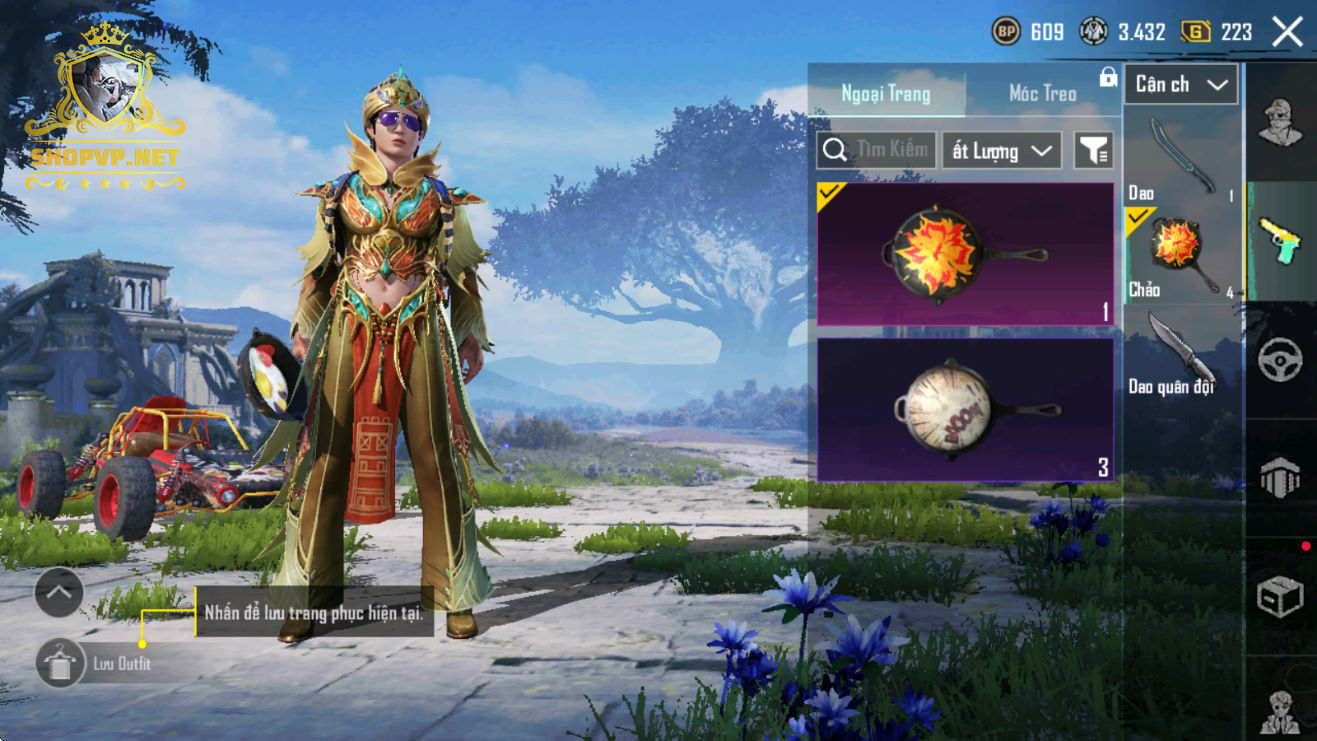Open the character outfit category

pyautogui.click(x=1280, y=124)
